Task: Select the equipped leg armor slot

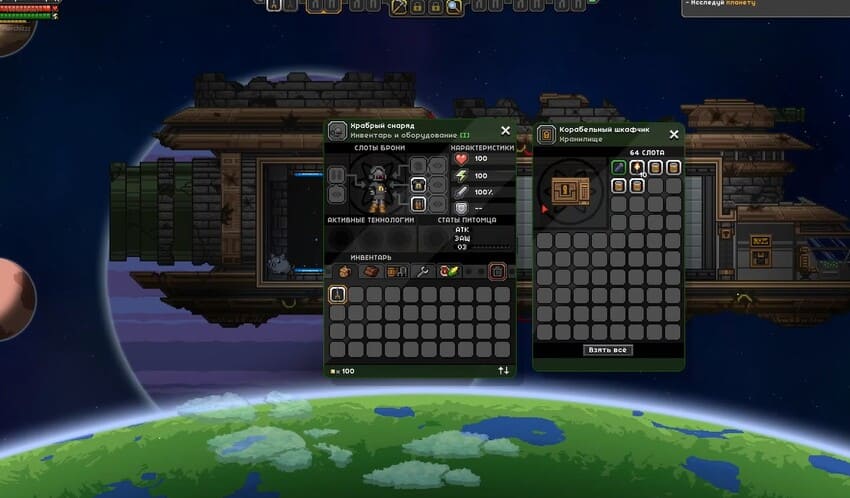Action: [x=420, y=204]
